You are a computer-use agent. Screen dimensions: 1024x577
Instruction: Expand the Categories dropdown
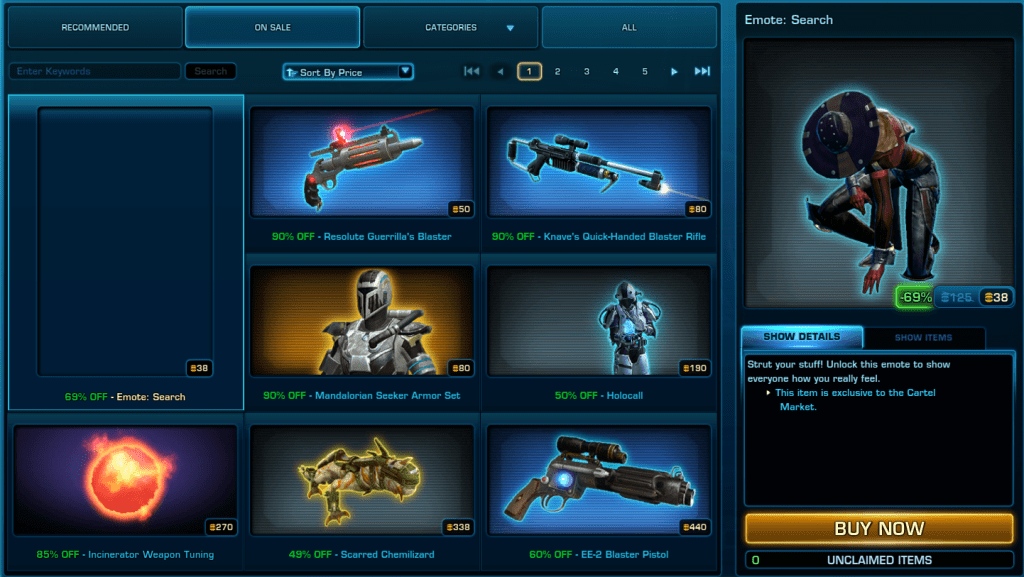click(451, 27)
